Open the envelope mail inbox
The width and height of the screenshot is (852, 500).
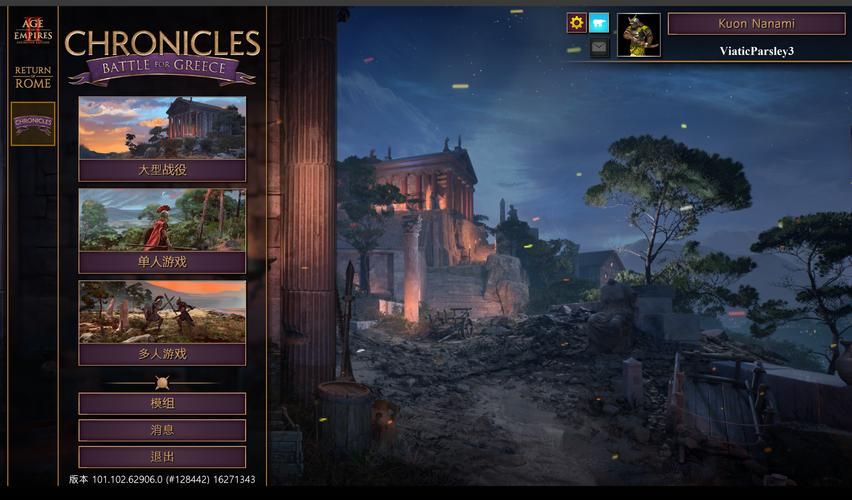[599, 47]
